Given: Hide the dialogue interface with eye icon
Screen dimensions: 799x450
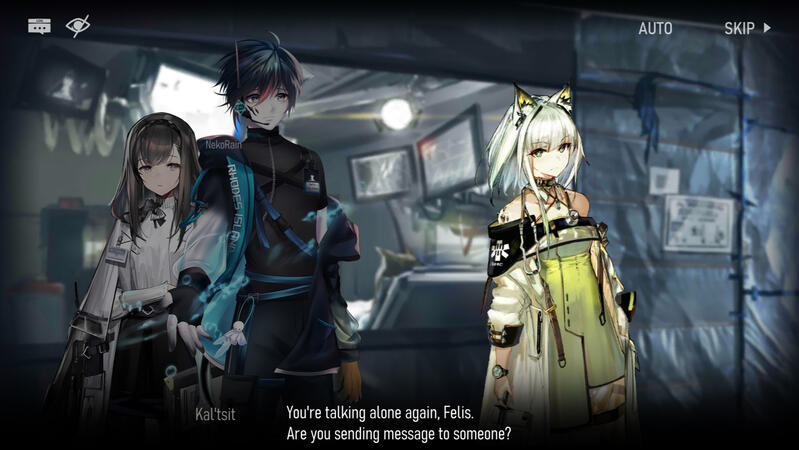Looking at the screenshot, I should tap(78, 26).
